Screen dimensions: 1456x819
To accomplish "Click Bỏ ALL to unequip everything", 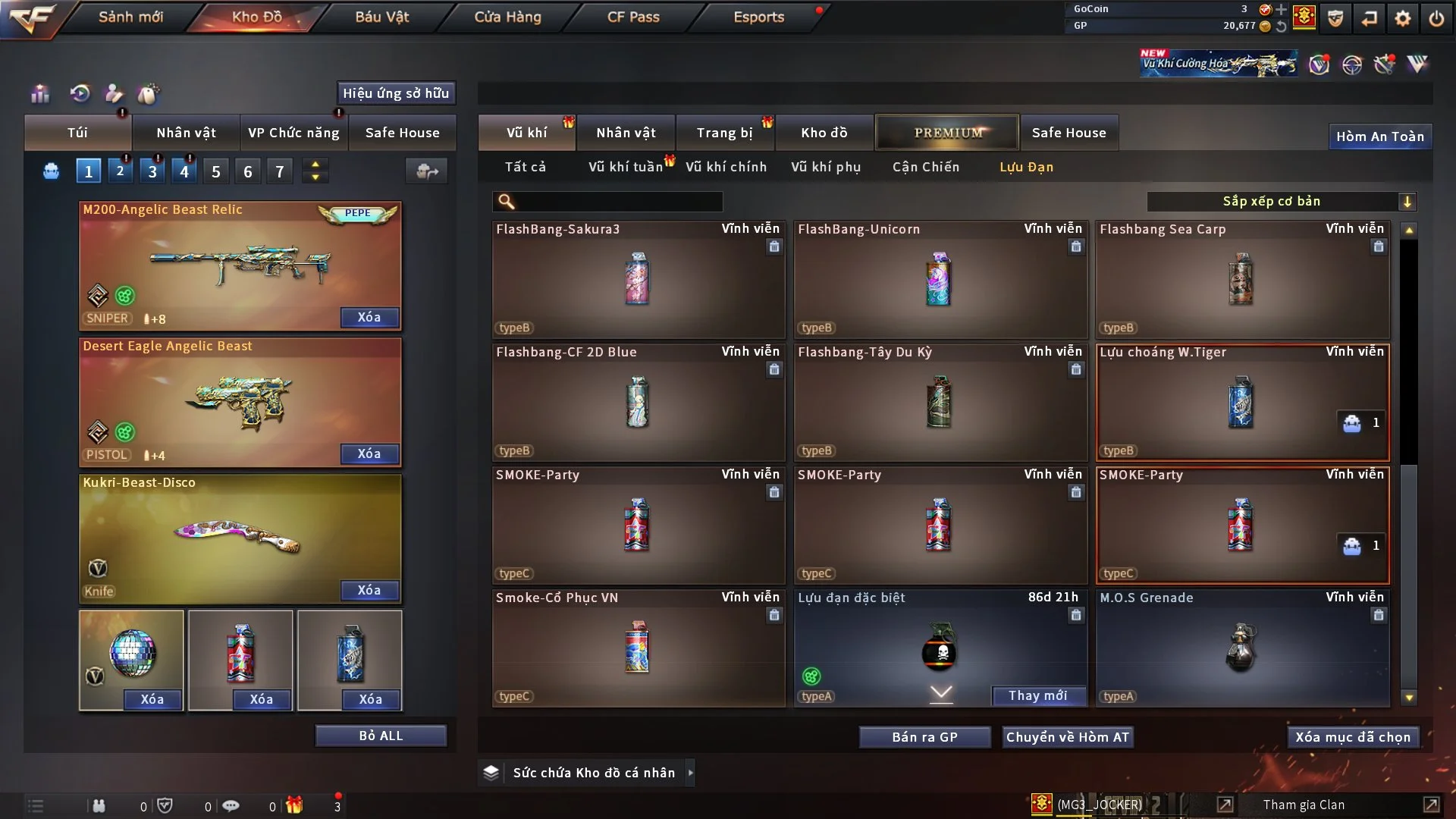I will point(381,736).
